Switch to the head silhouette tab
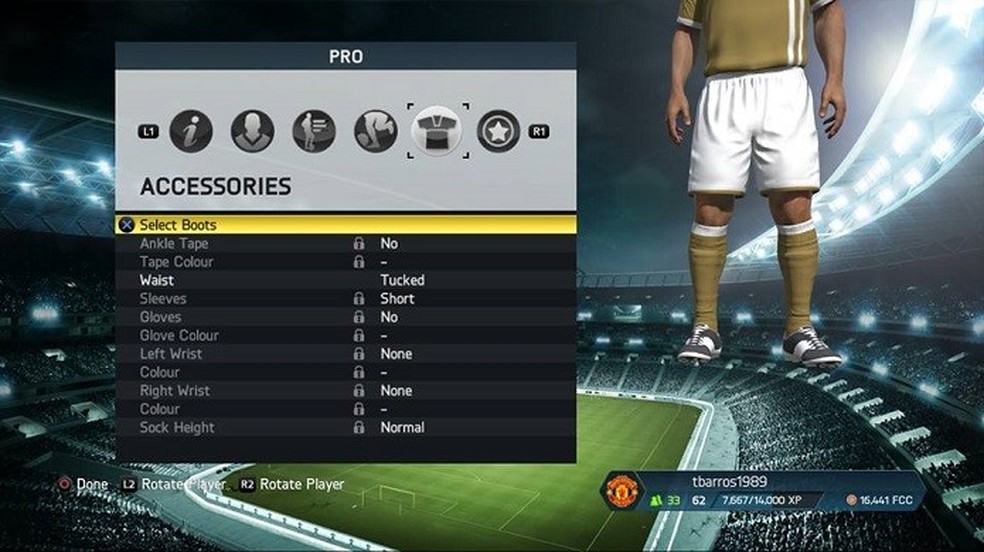This screenshot has height=552, width=984. 252,131
